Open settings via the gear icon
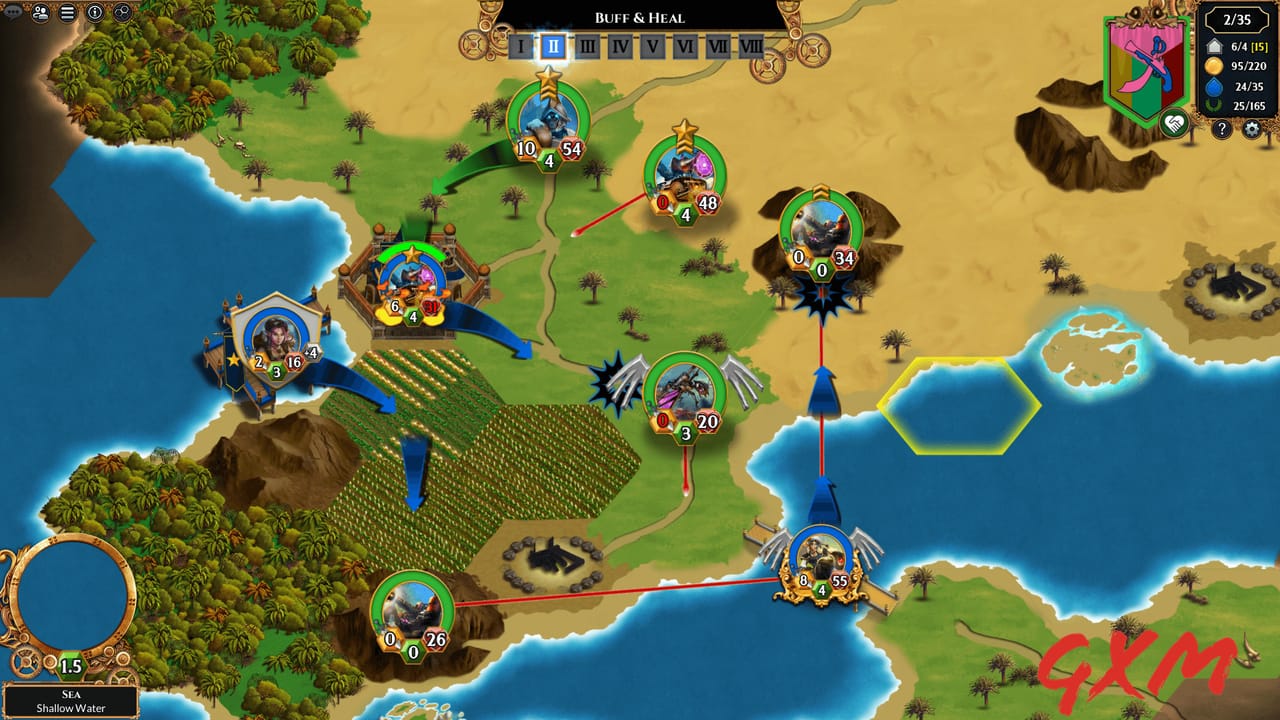 [1251, 128]
